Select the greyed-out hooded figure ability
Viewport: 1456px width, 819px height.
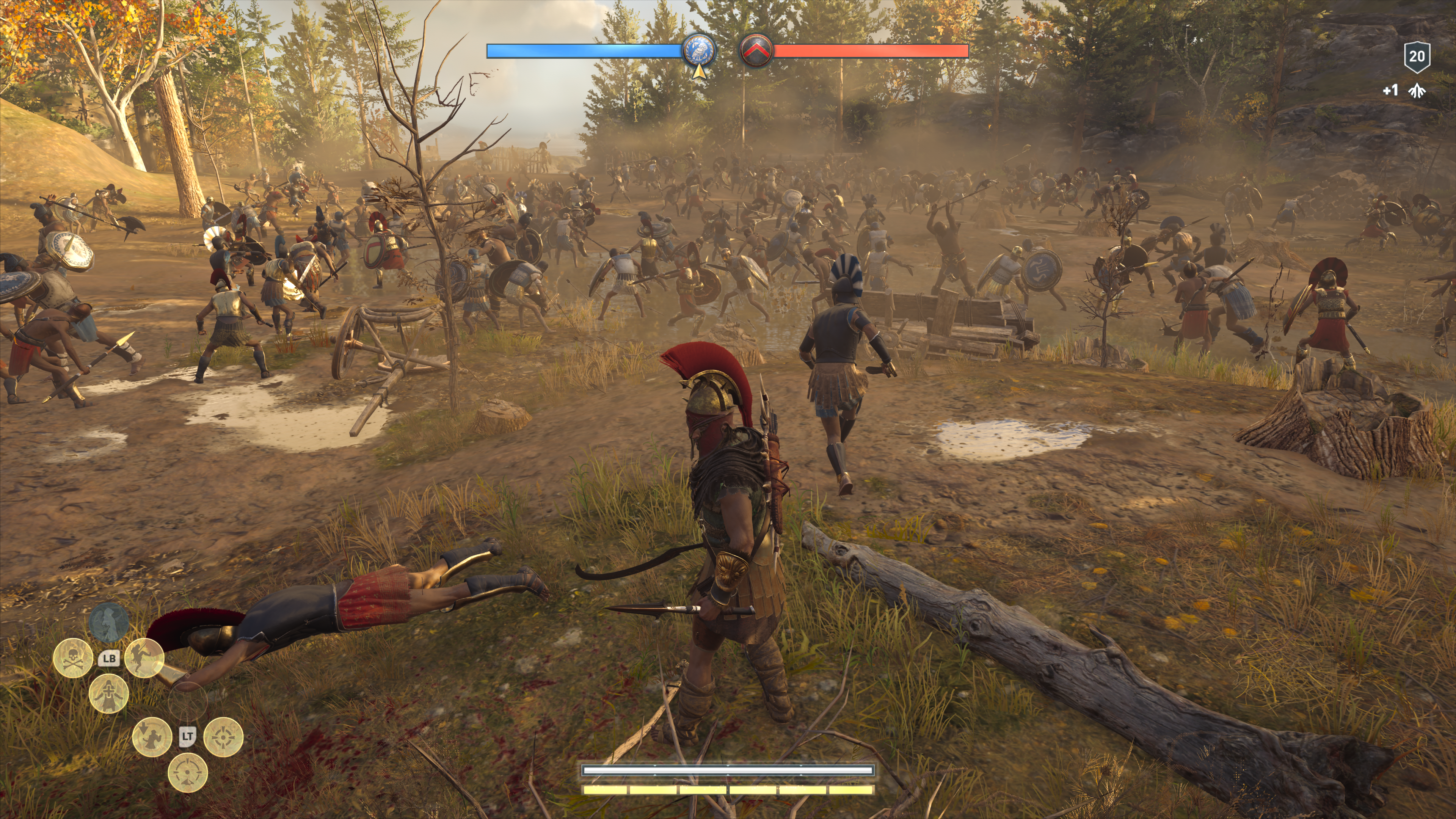coord(108,622)
